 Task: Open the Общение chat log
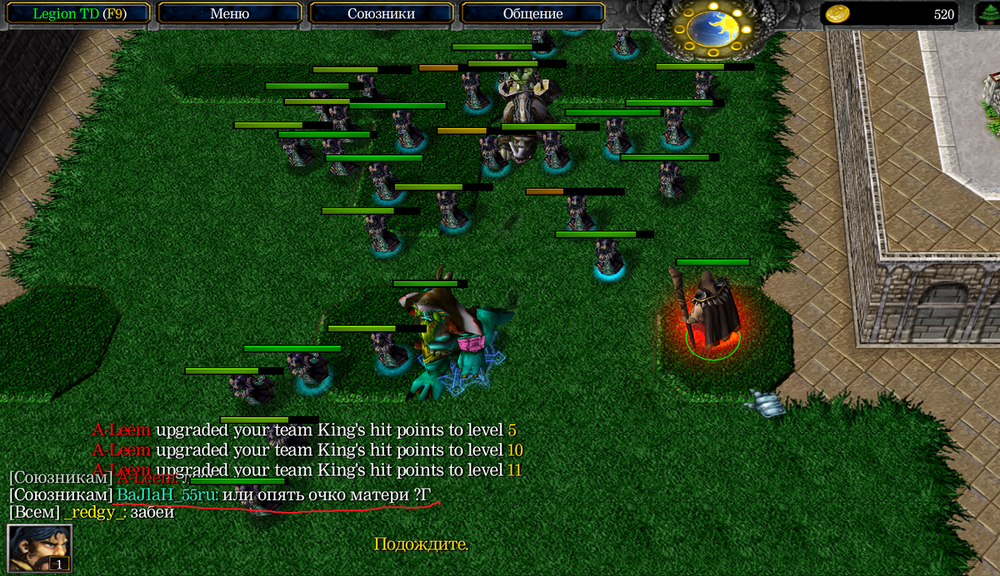[x=533, y=14]
